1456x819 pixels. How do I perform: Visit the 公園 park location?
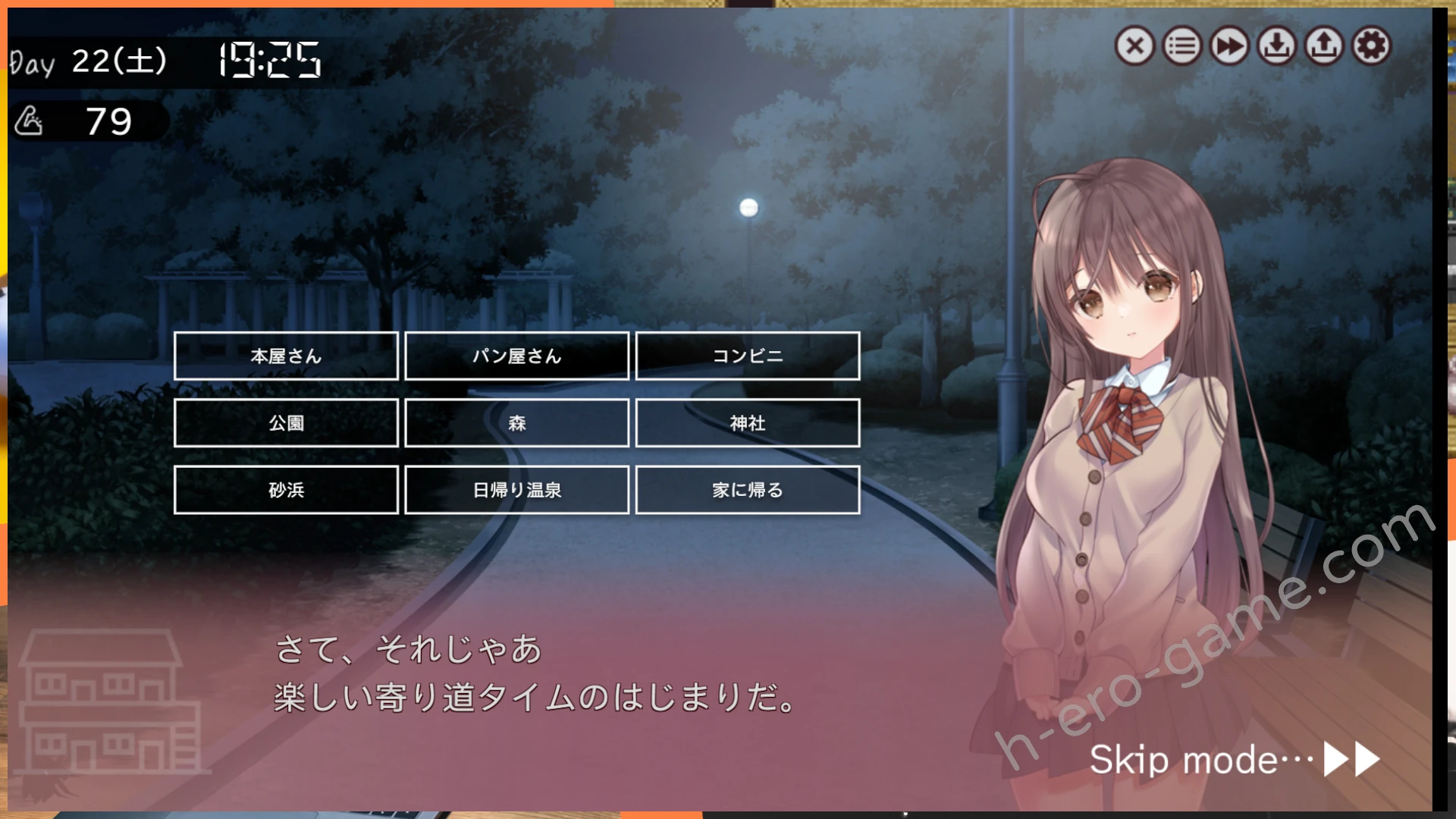point(287,423)
